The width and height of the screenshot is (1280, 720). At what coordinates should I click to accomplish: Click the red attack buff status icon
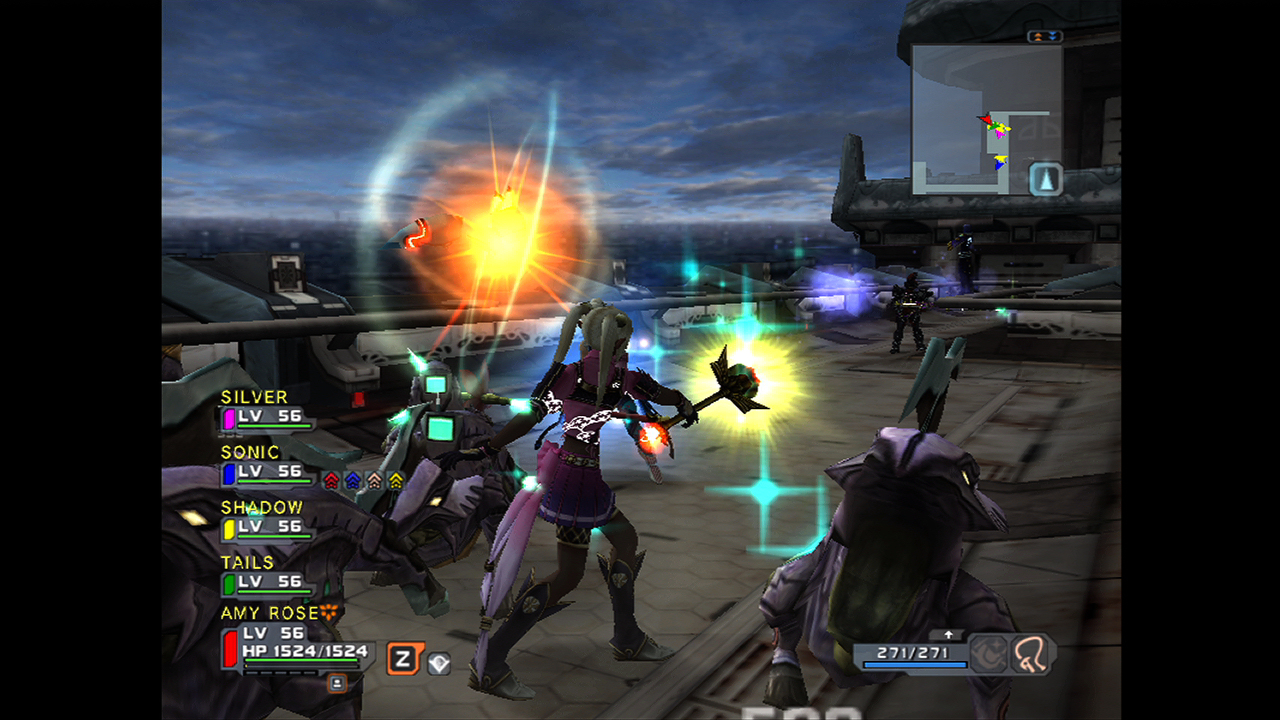332,481
